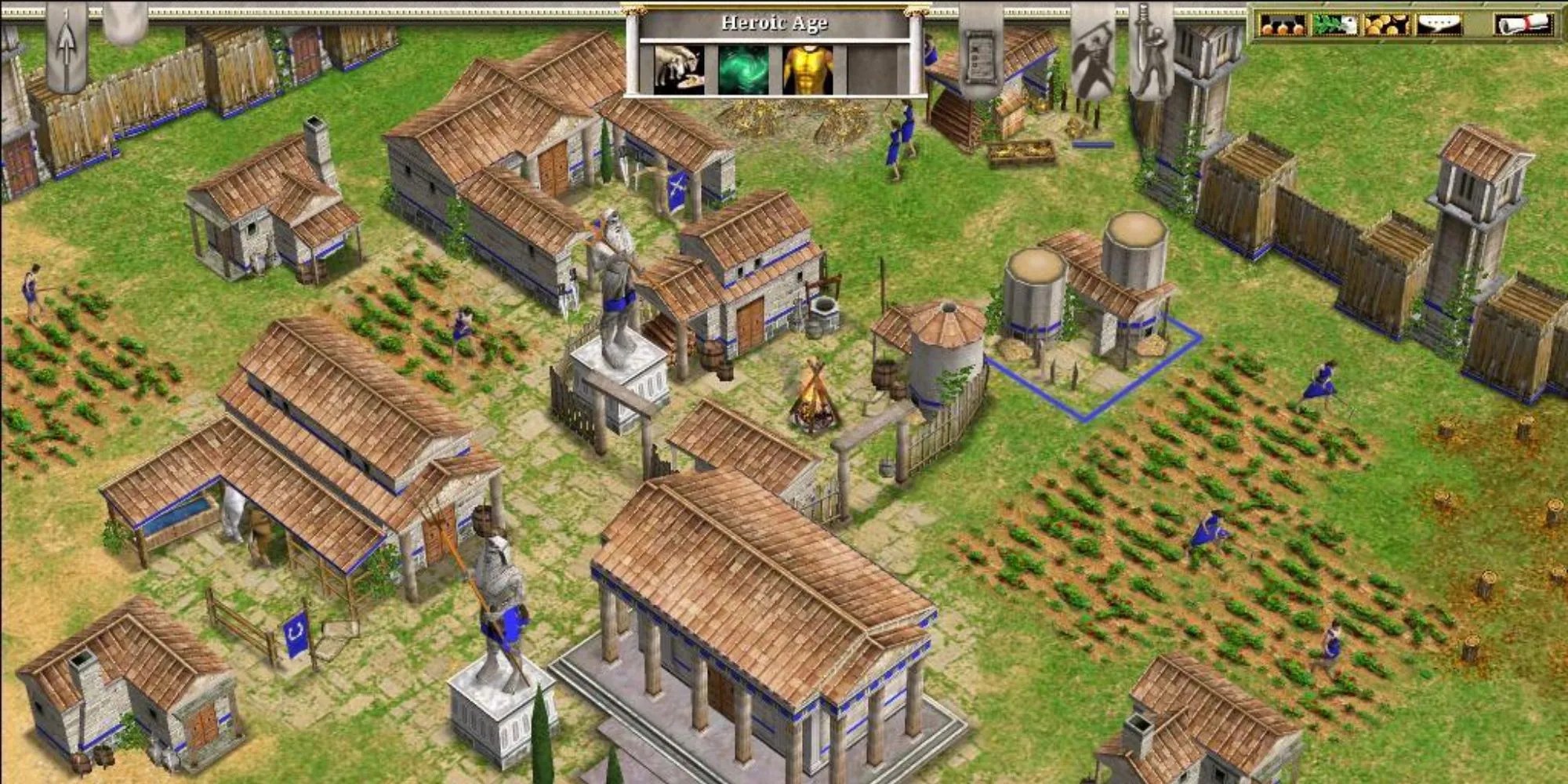1568x784 pixels.
Task: Click the wood resource icon in the resource bar
Action: pyautogui.click(x=1333, y=24)
